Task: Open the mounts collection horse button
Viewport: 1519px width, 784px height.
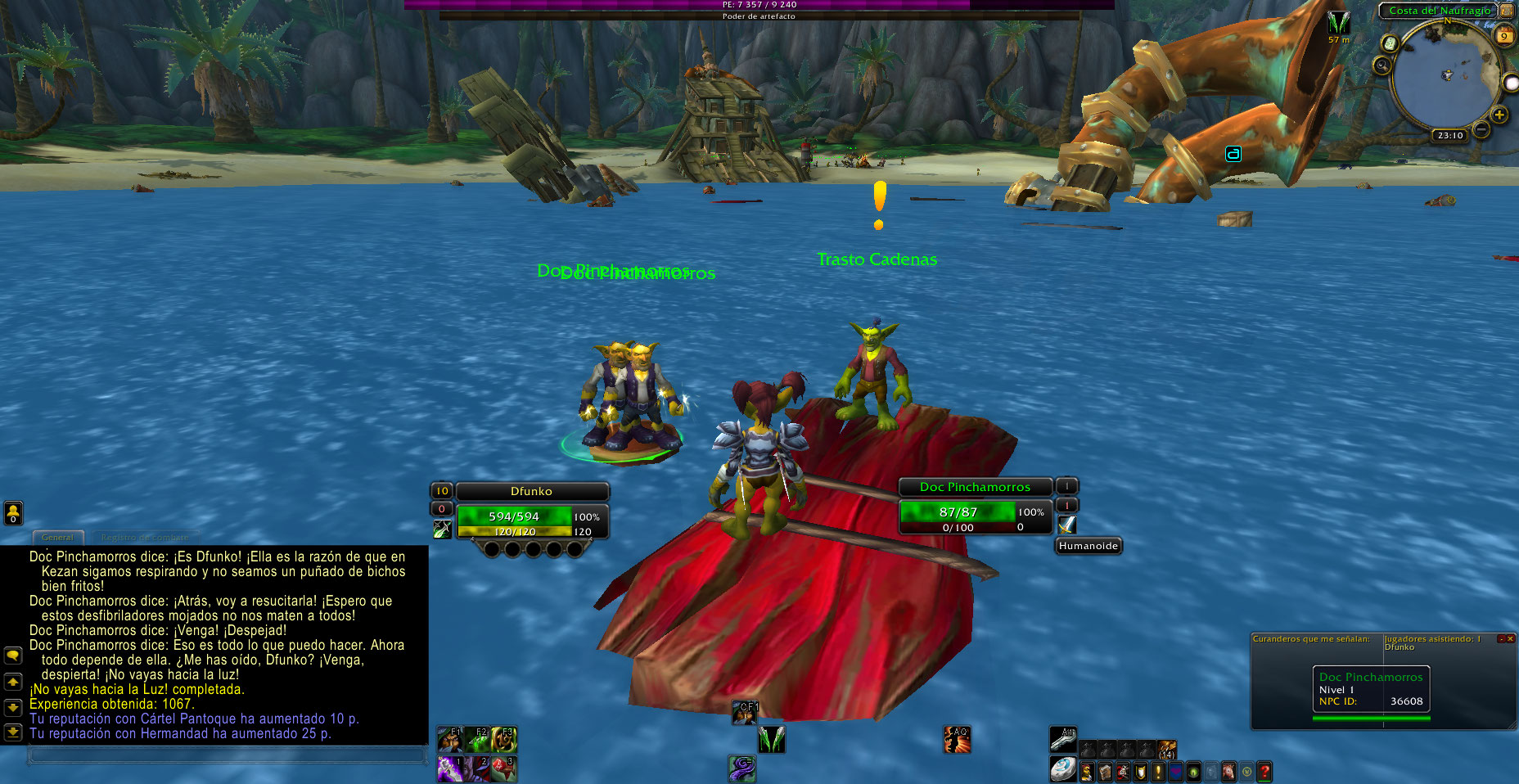Action: click(1228, 772)
